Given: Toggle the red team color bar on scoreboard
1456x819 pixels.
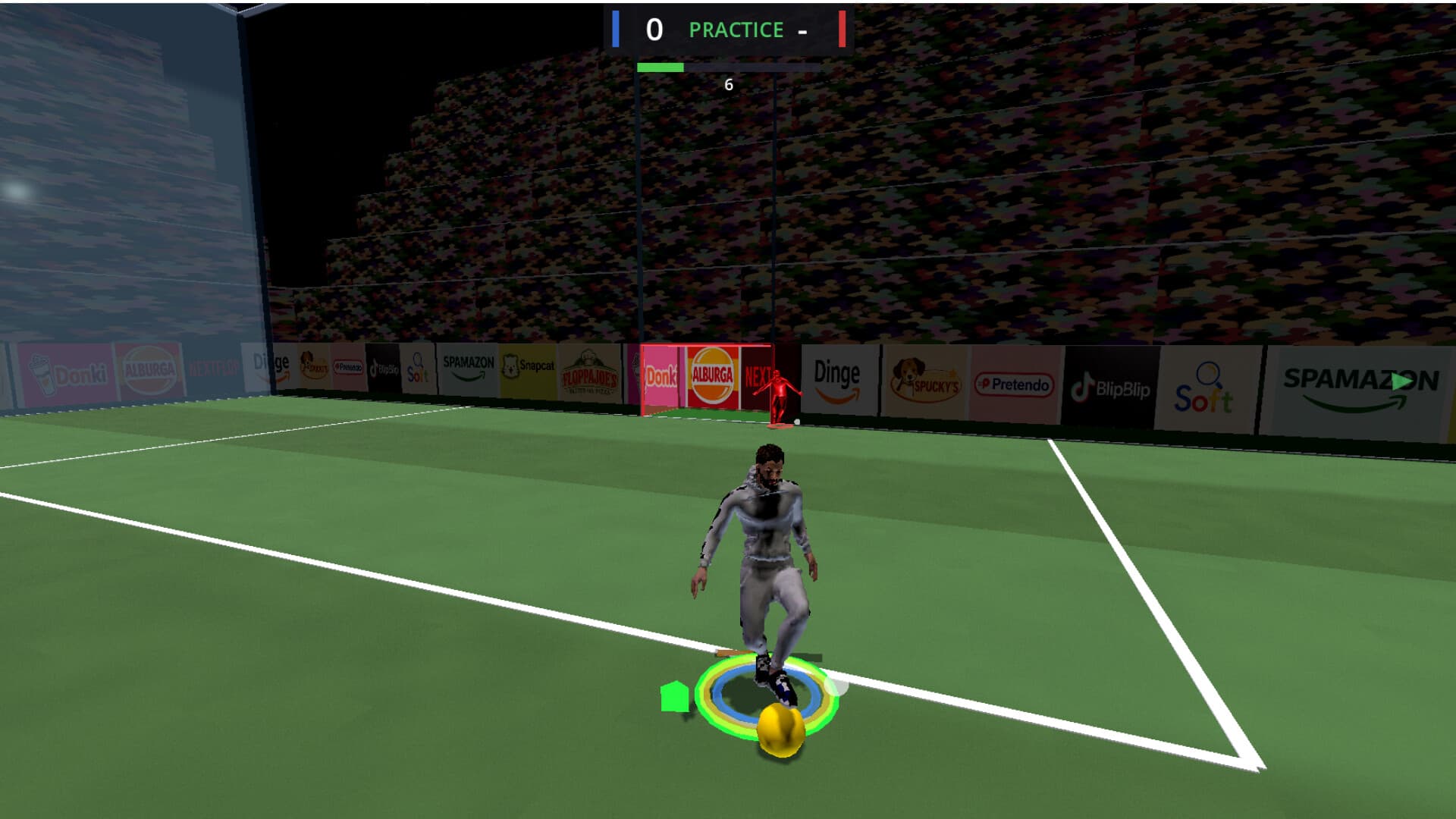Looking at the screenshot, I should point(843,29).
